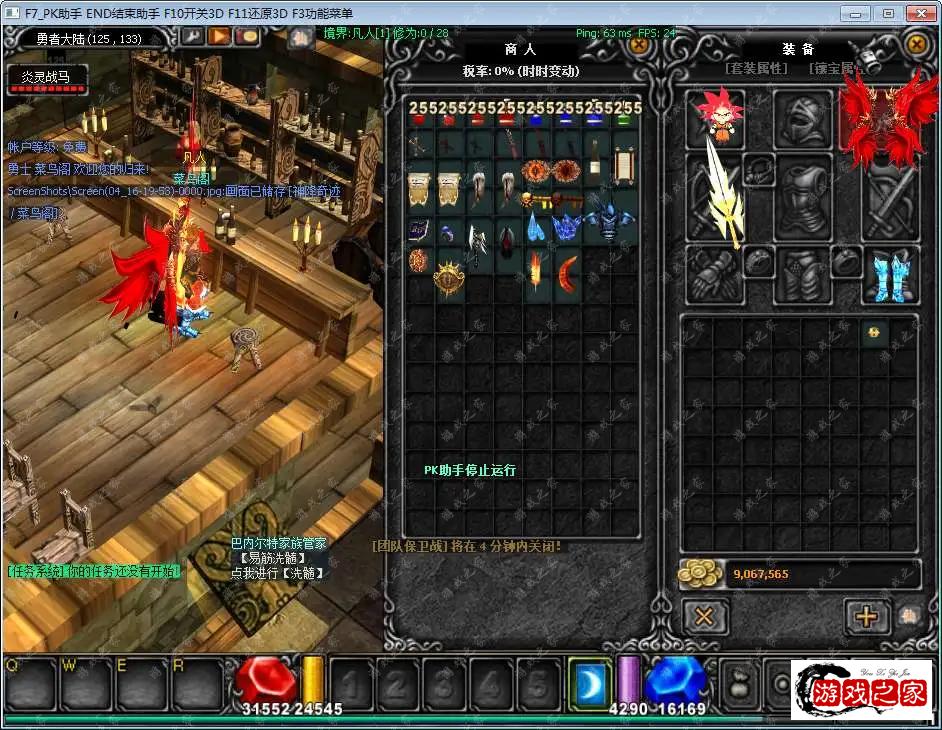This screenshot has height=730, width=942.
Task: Click the X button below the inventory
Action: 705,616
